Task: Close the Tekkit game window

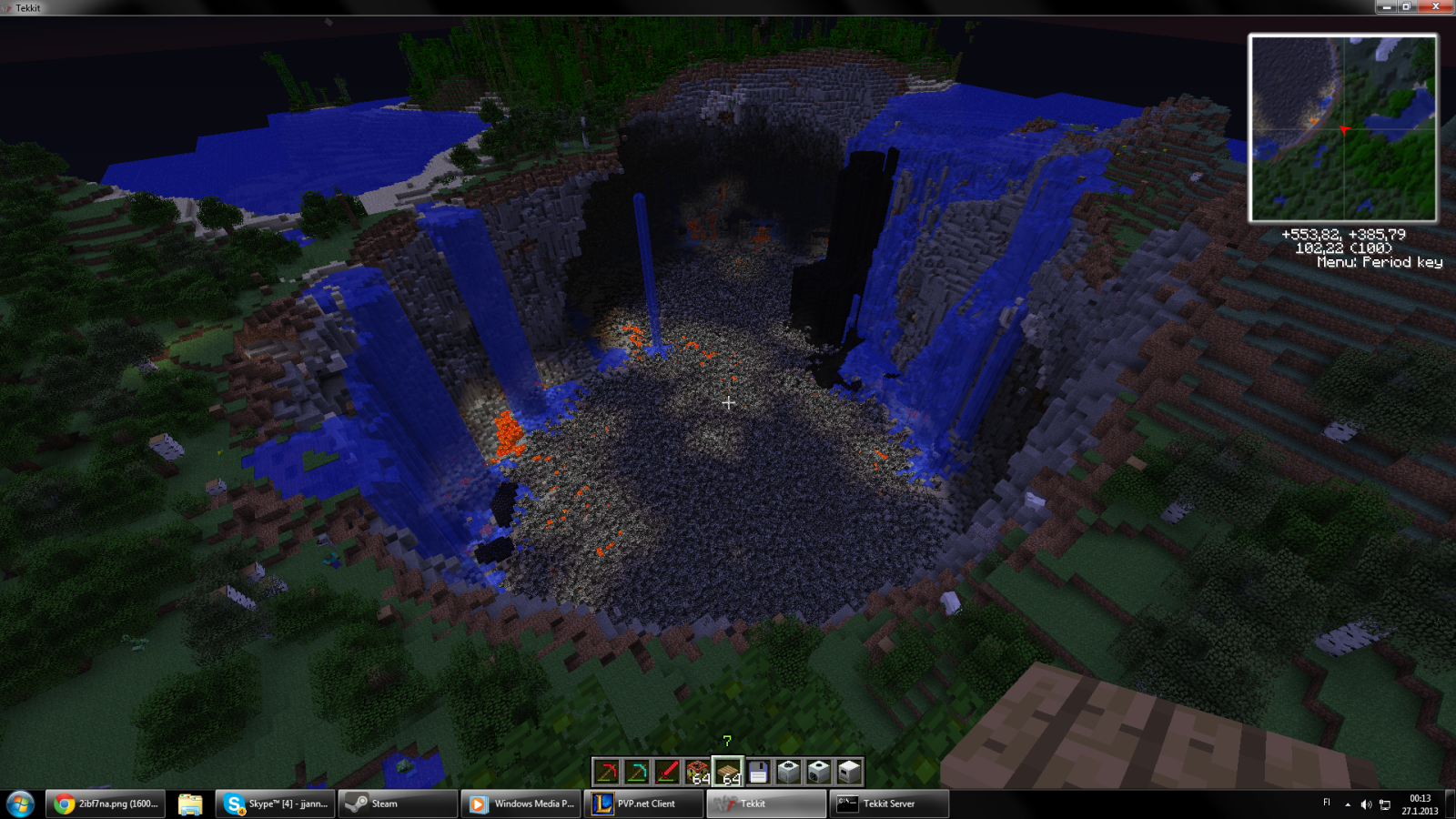Action: coord(1436,6)
